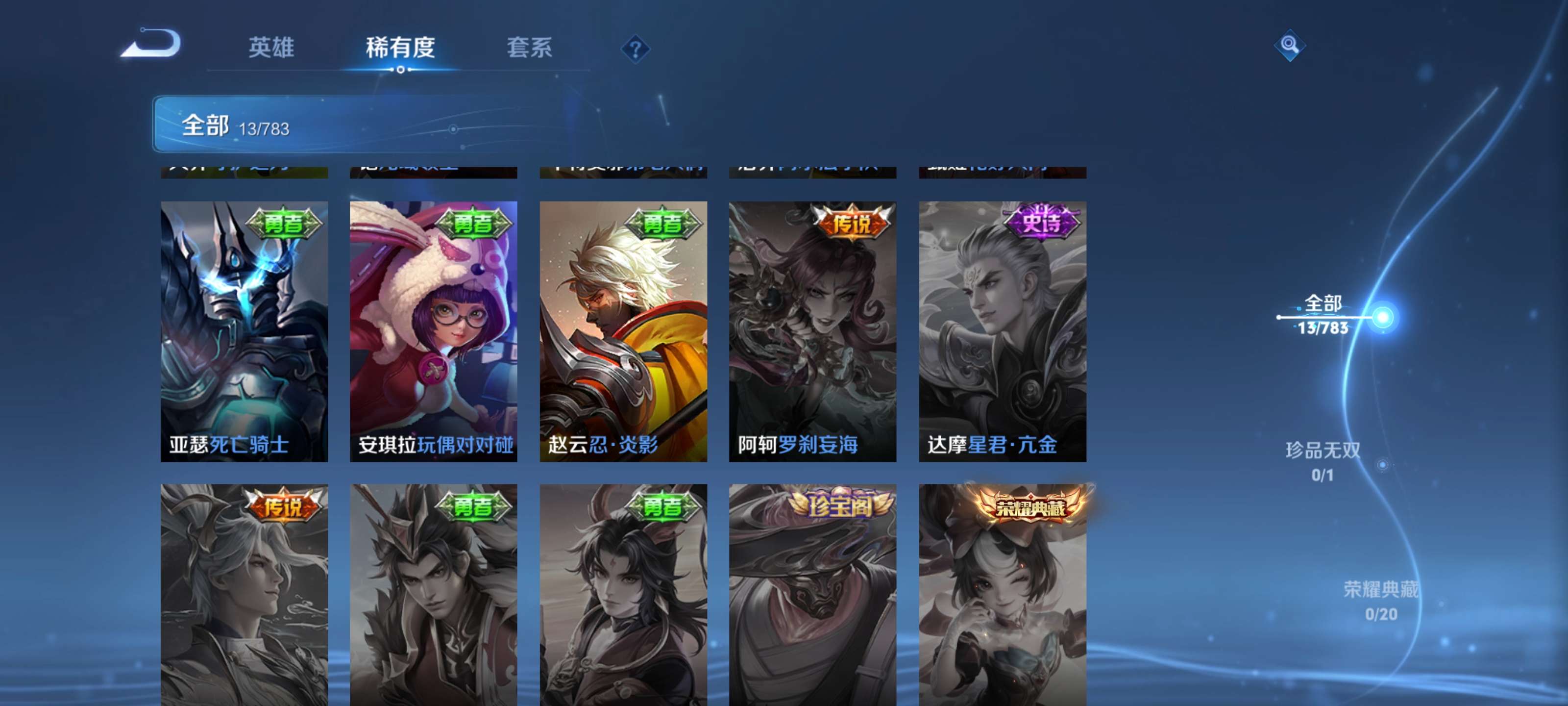Open the 荣耀典藏 badge skin card
The width and height of the screenshot is (1568, 706).
(x=1002, y=594)
